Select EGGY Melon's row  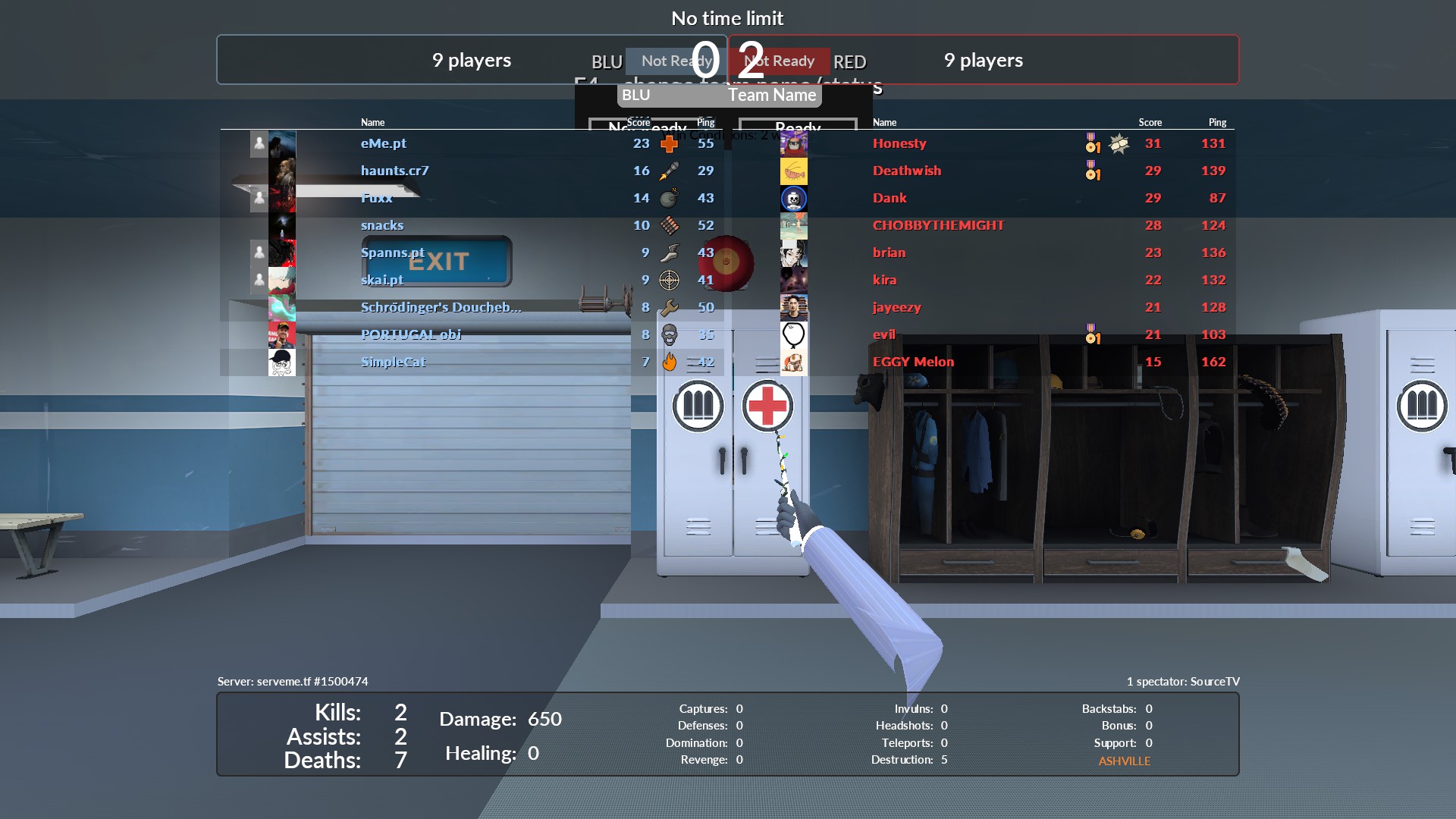coord(913,362)
